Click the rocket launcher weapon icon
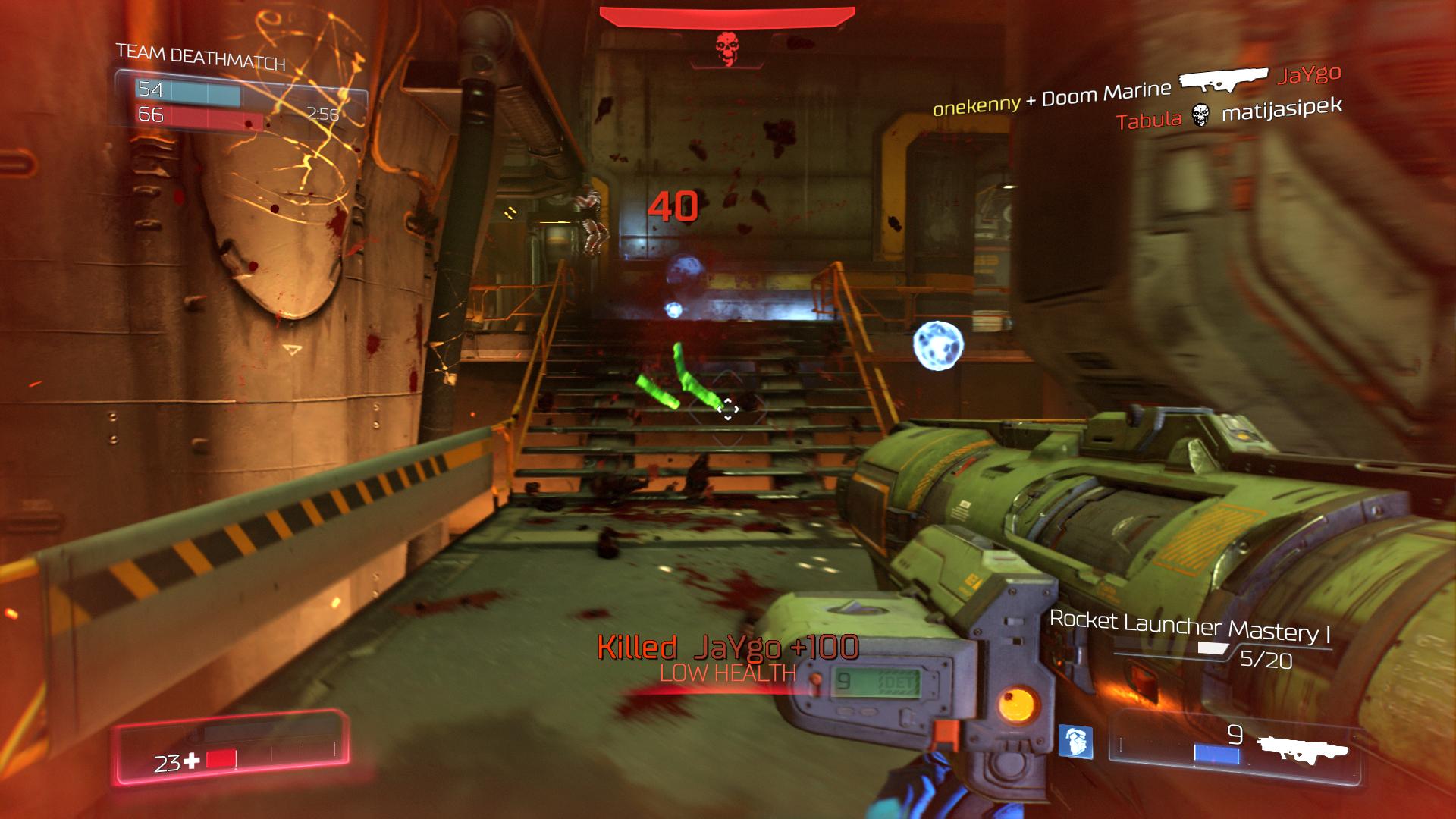The image size is (1456, 819). [x=1302, y=748]
